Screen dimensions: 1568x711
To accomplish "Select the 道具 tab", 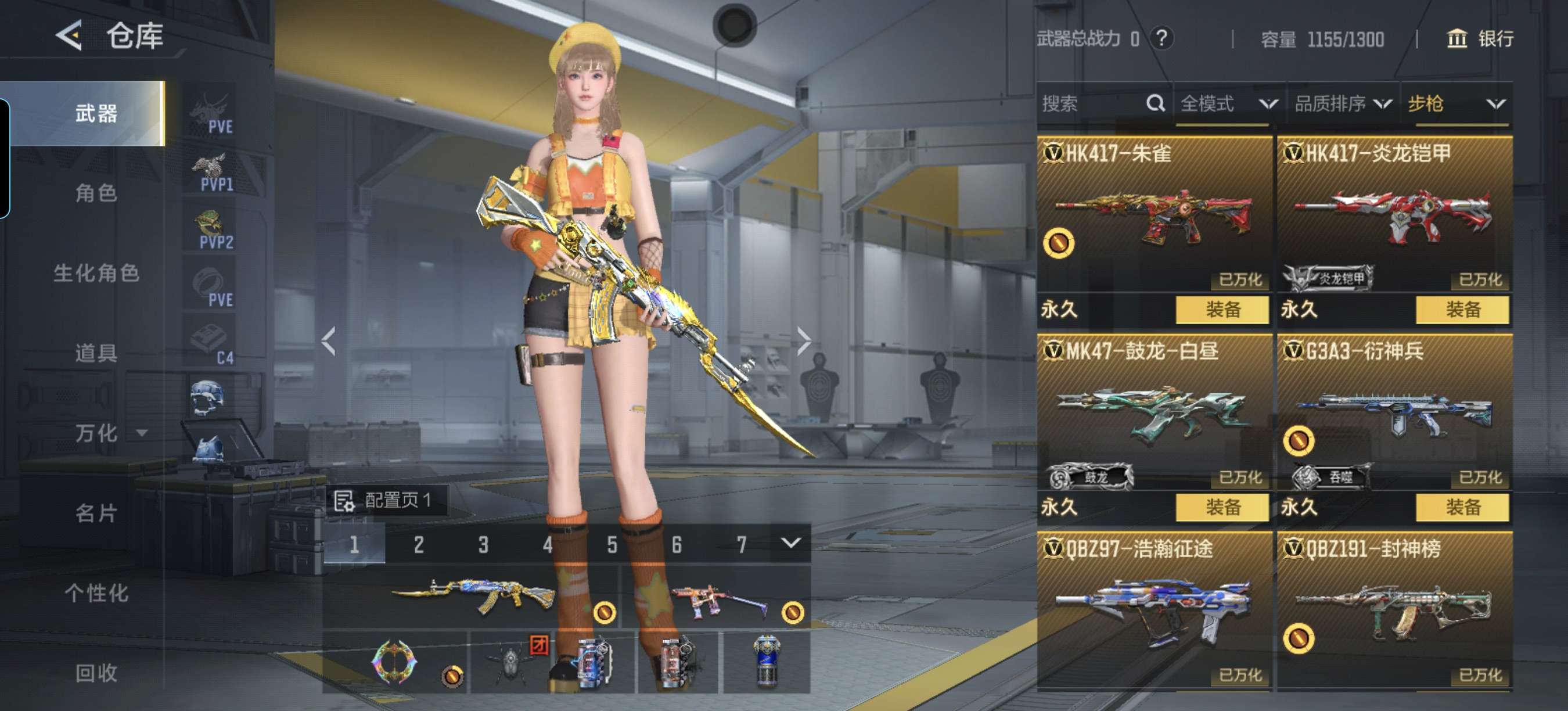I will (x=96, y=353).
